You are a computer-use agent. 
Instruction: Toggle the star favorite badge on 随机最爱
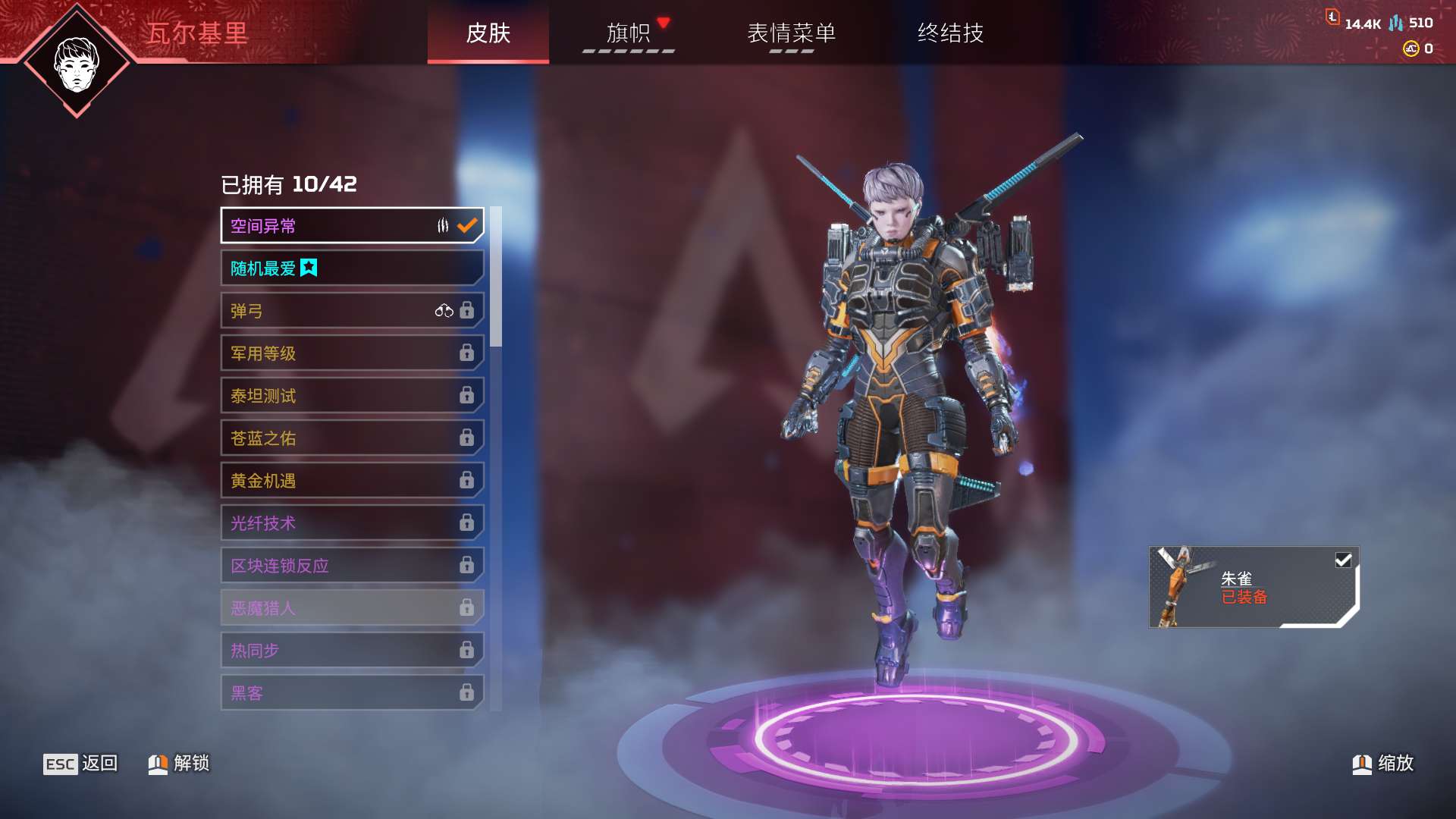click(310, 268)
